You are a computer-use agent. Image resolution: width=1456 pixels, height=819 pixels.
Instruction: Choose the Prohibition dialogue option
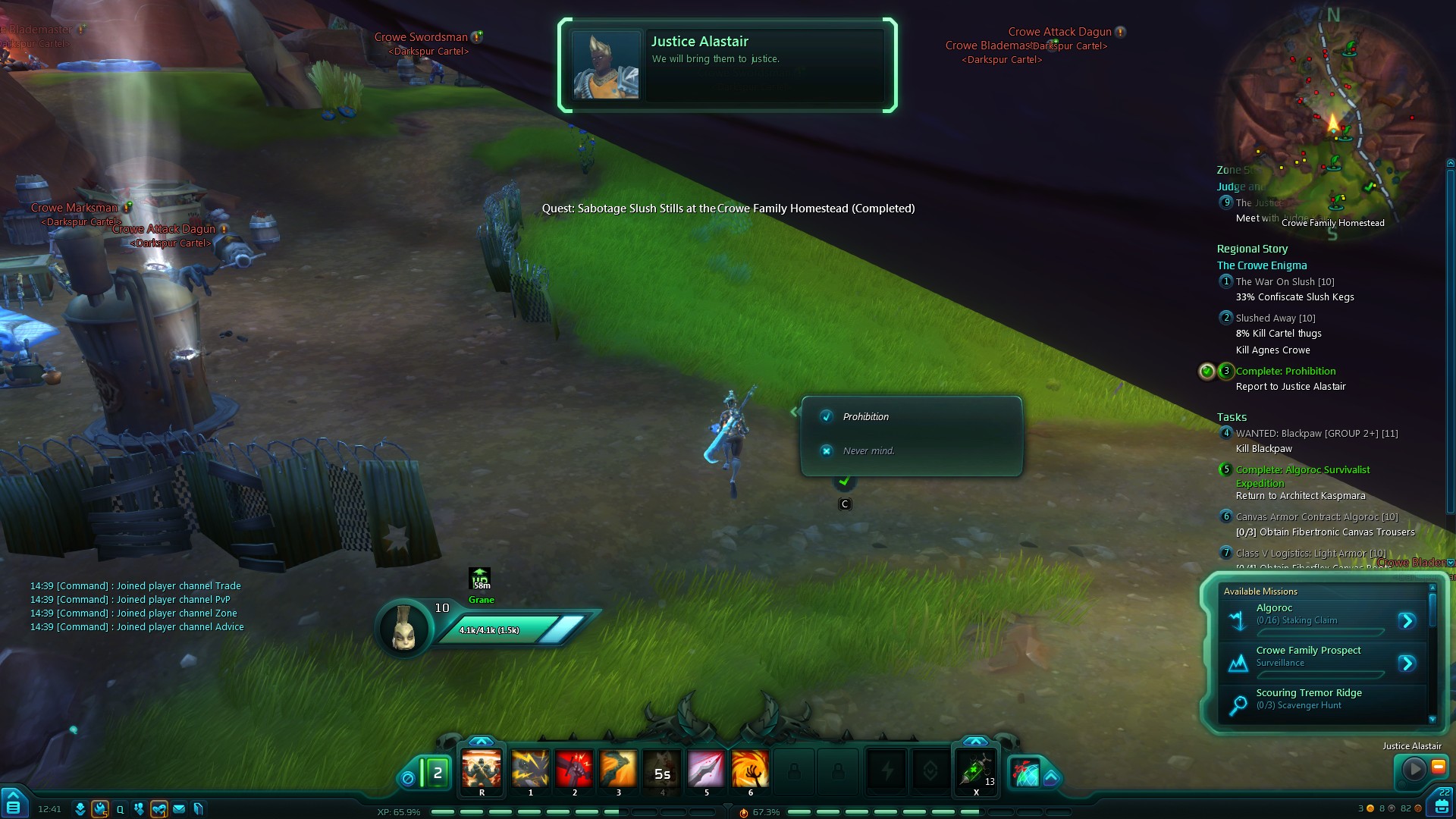[865, 417]
